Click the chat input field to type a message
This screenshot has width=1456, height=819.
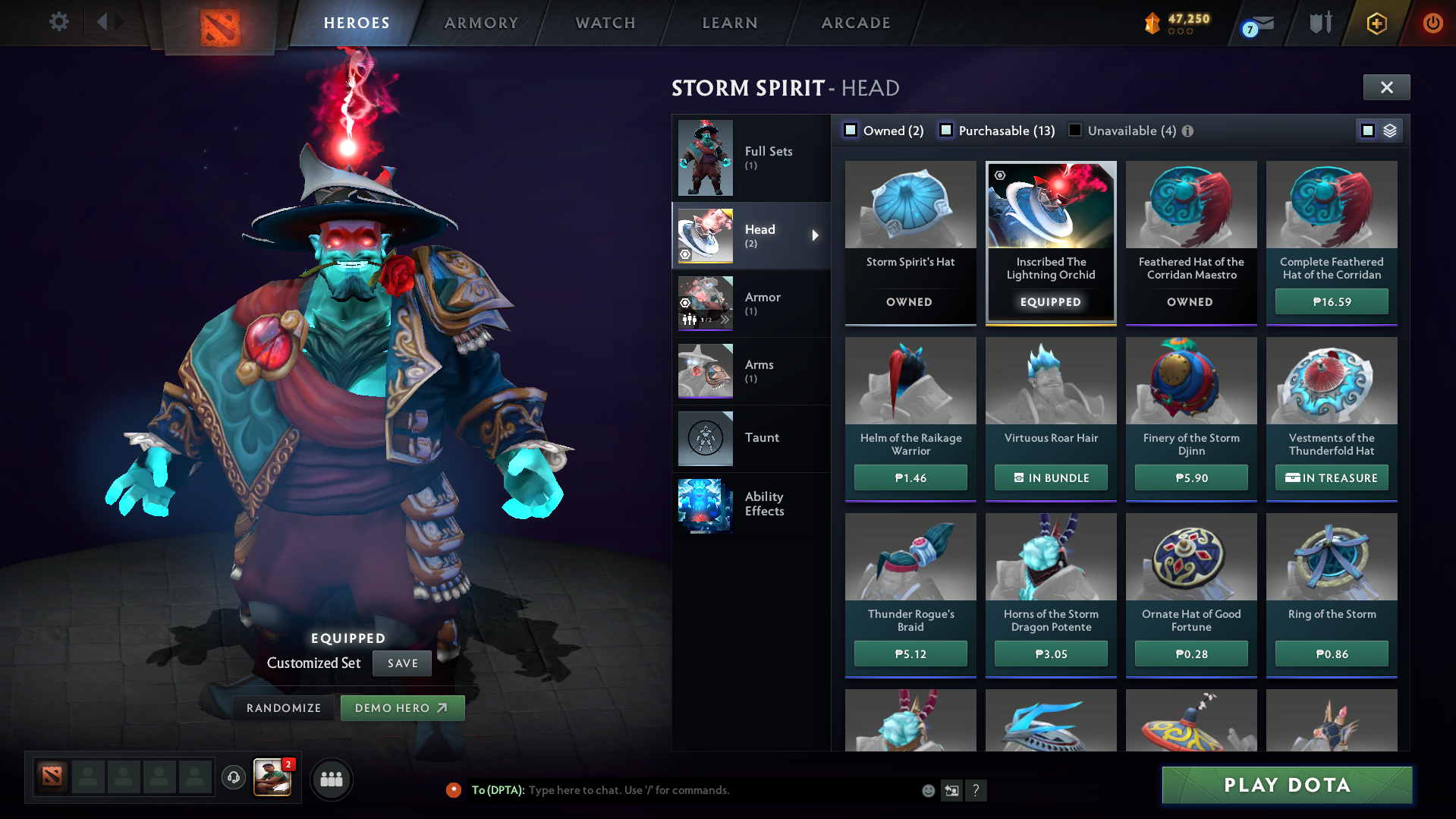click(x=683, y=790)
